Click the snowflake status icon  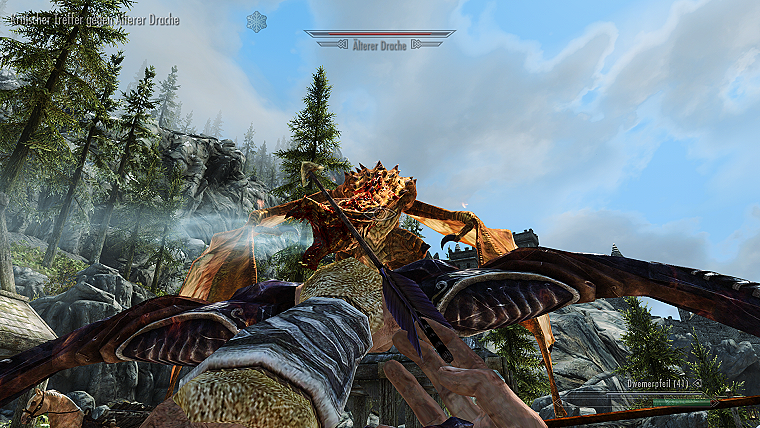257,21
